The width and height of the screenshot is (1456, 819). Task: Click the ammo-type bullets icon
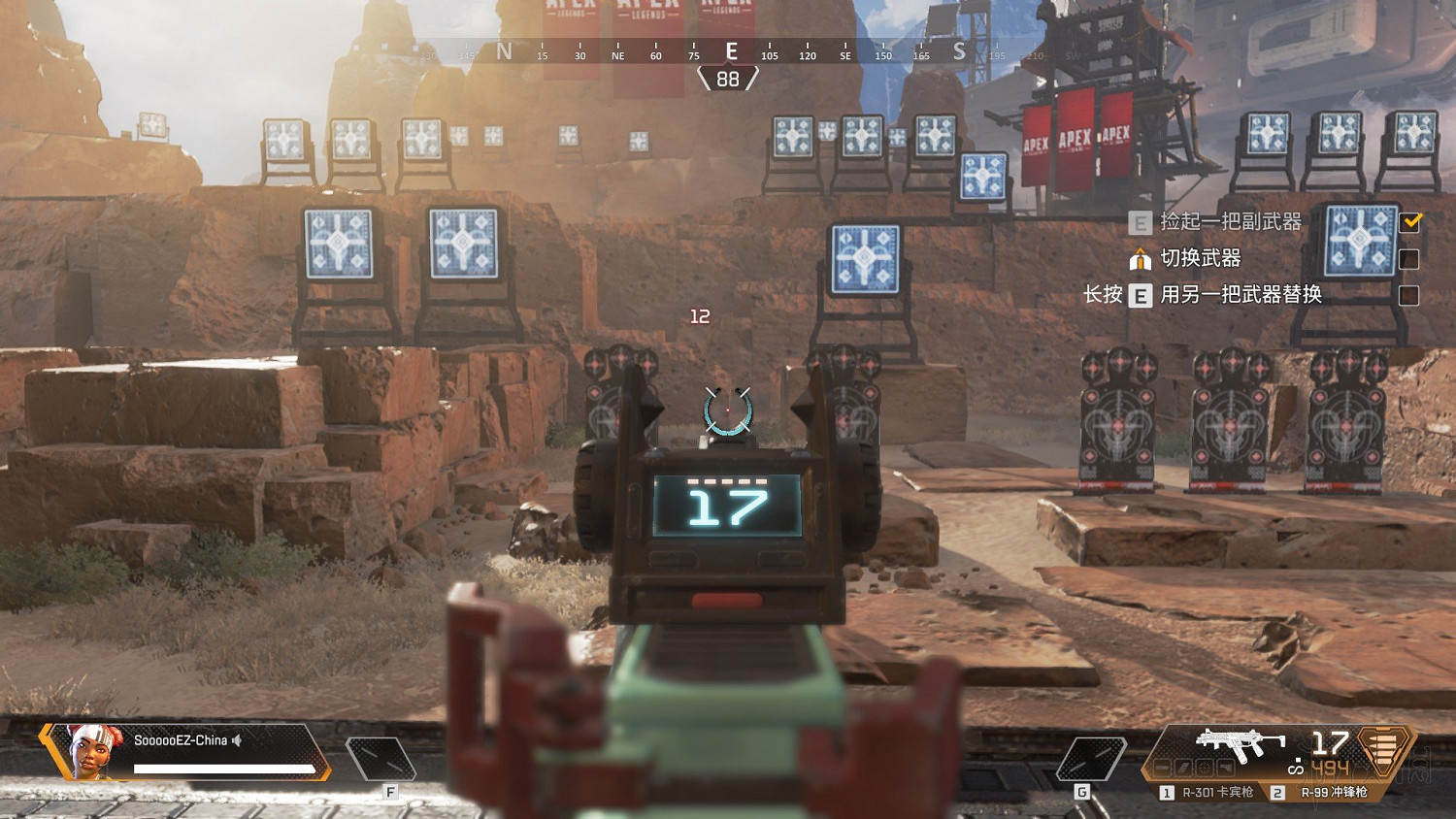pyautogui.click(x=1384, y=750)
